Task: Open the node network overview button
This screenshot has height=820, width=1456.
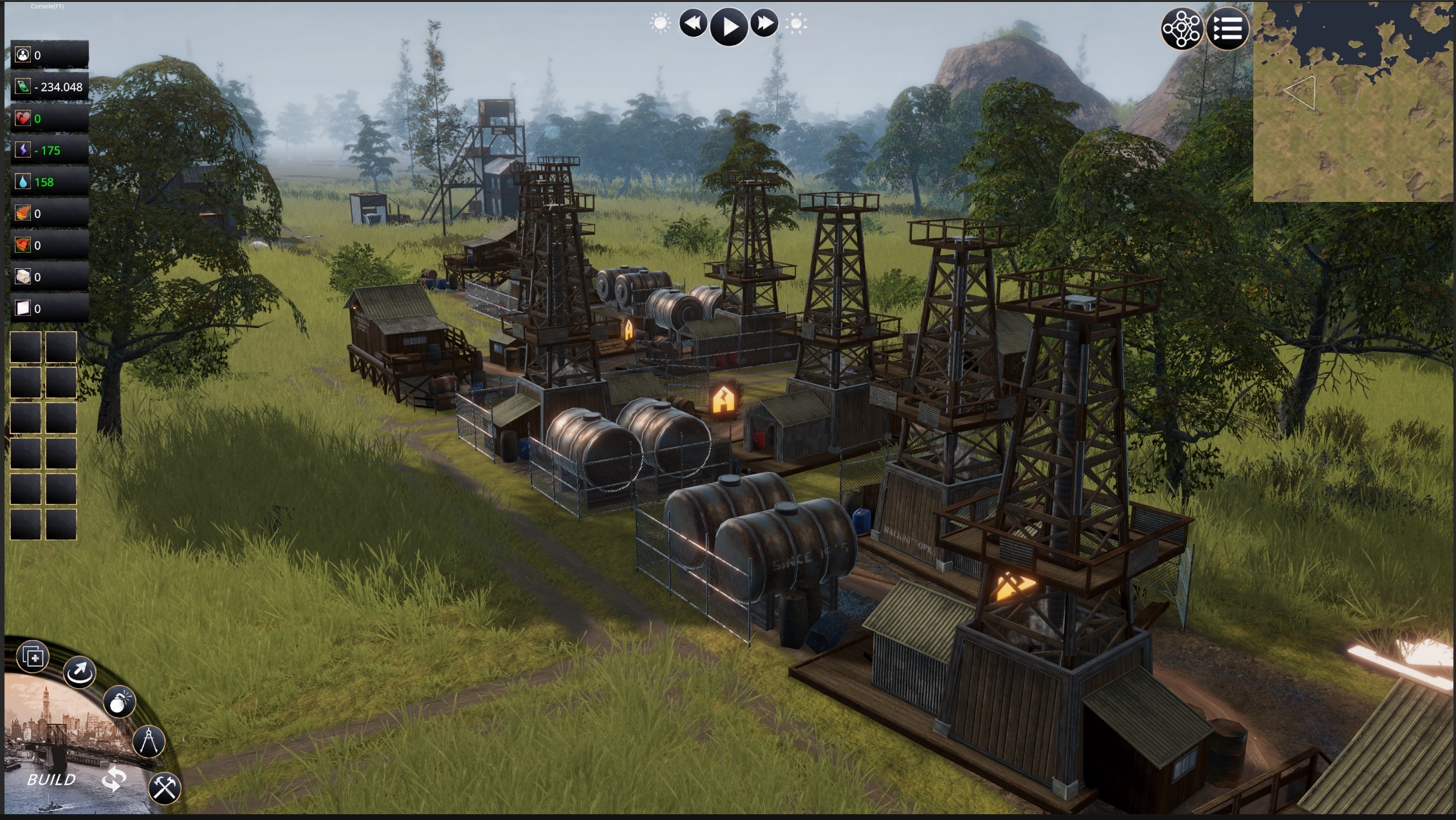Action: (1181, 29)
